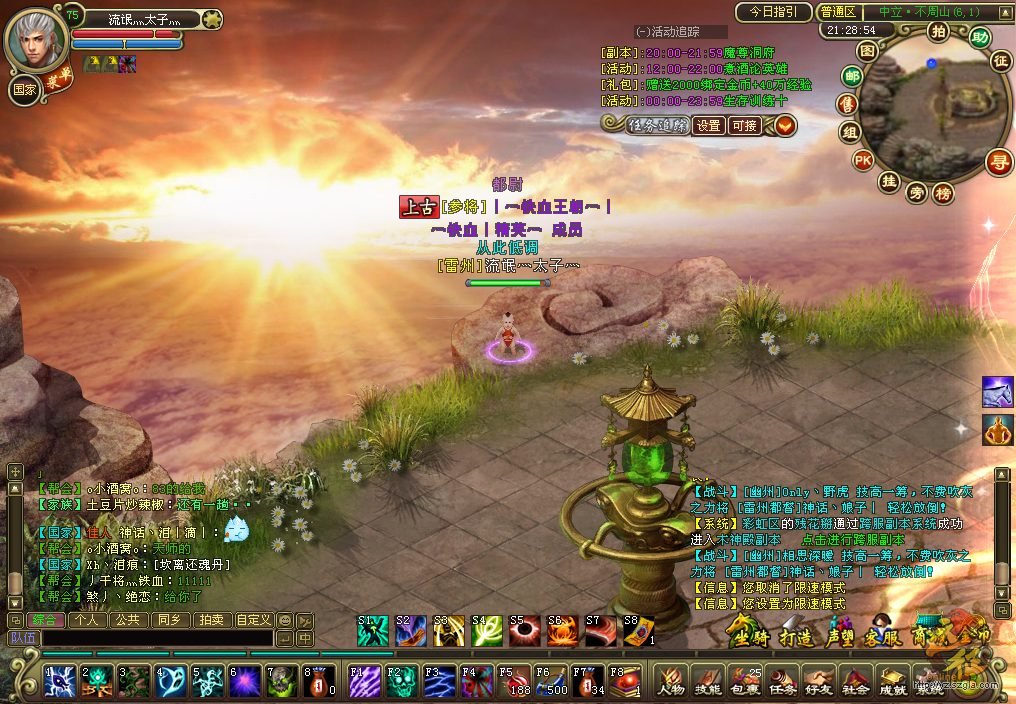1016x704 pixels.
Task: Activate the green skull skill in slot F2
Action: 401,682
